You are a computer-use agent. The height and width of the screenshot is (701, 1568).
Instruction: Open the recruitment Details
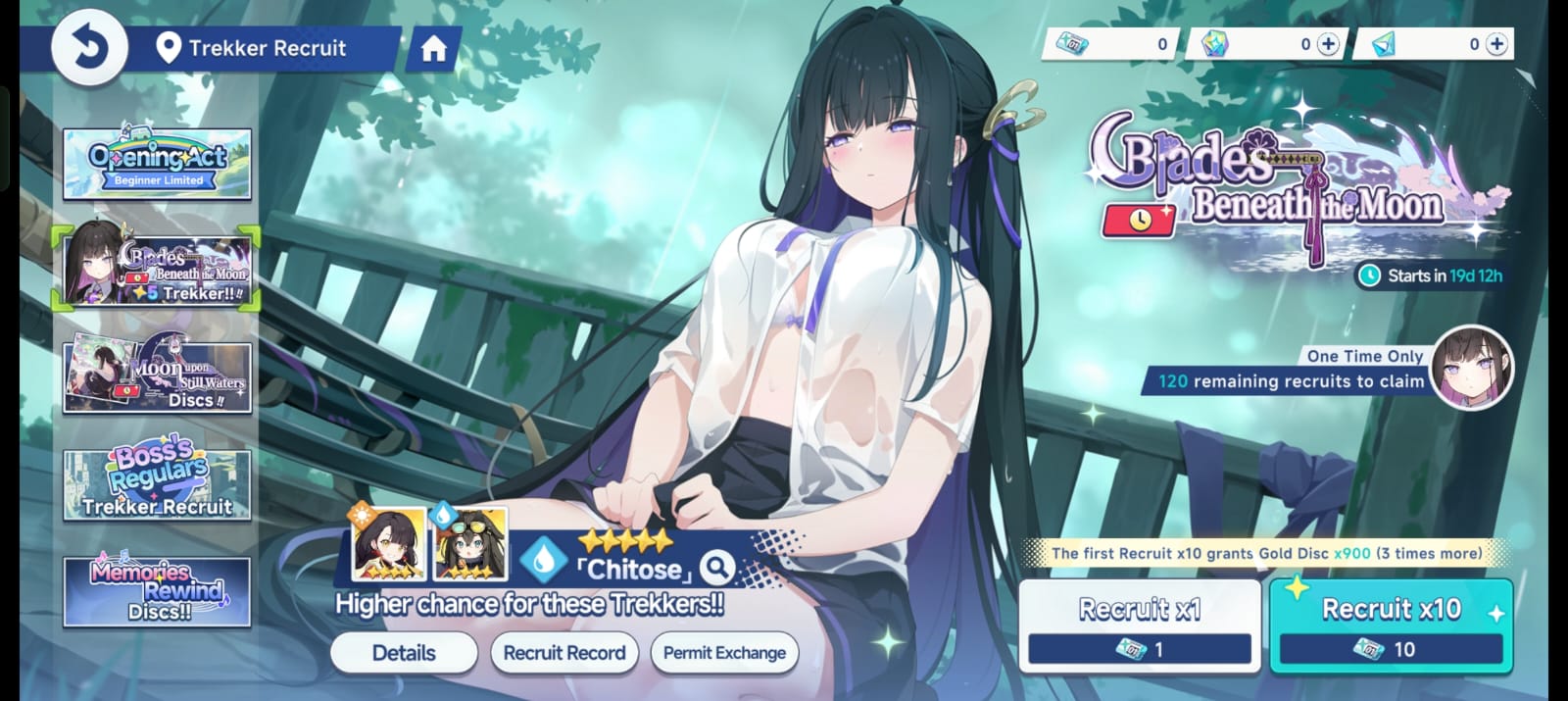coord(404,653)
